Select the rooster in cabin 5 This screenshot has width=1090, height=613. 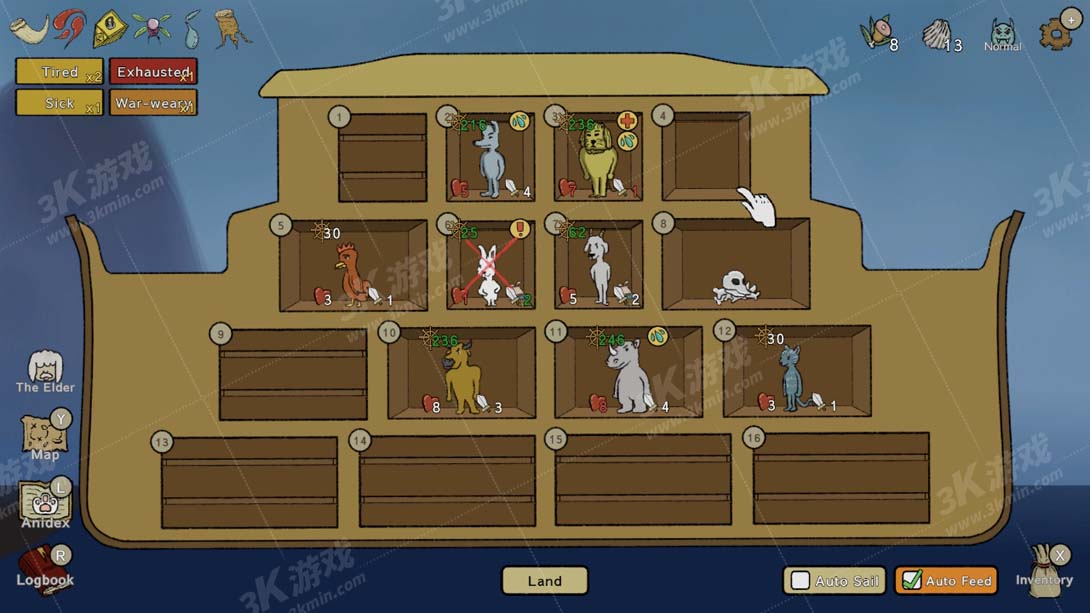351,274
